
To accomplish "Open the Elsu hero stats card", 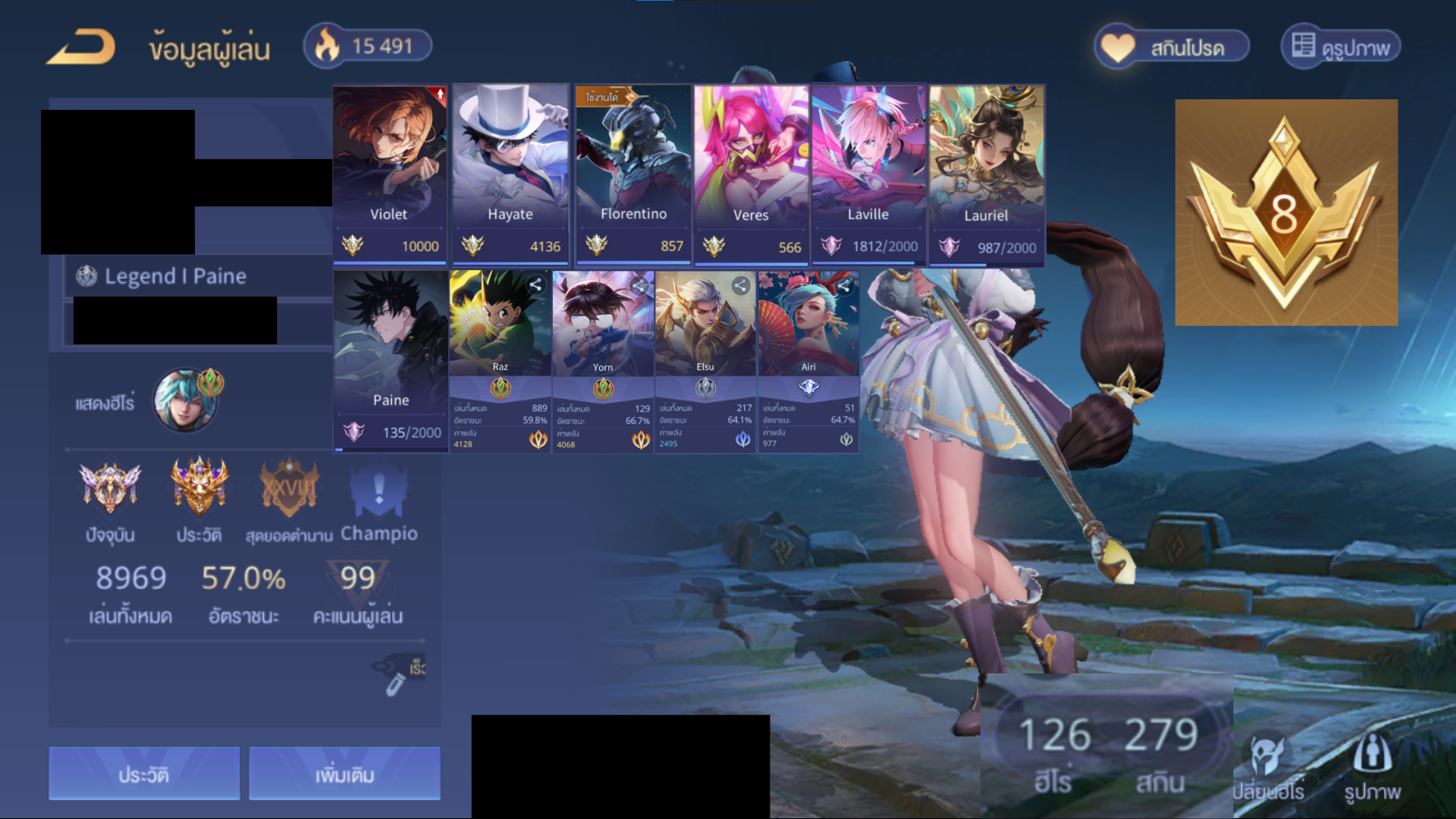I will coord(705,361).
